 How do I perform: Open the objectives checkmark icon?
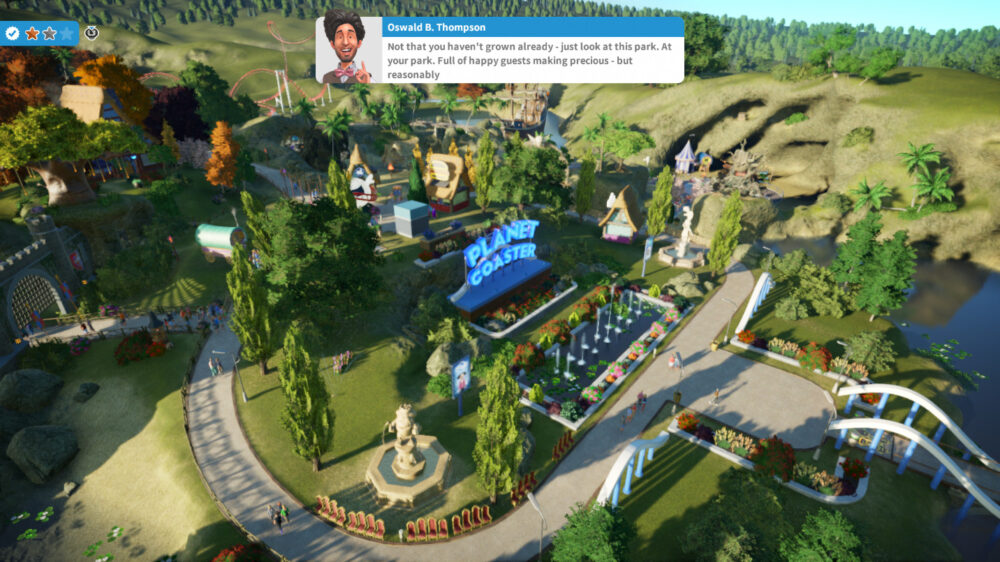tap(12, 33)
